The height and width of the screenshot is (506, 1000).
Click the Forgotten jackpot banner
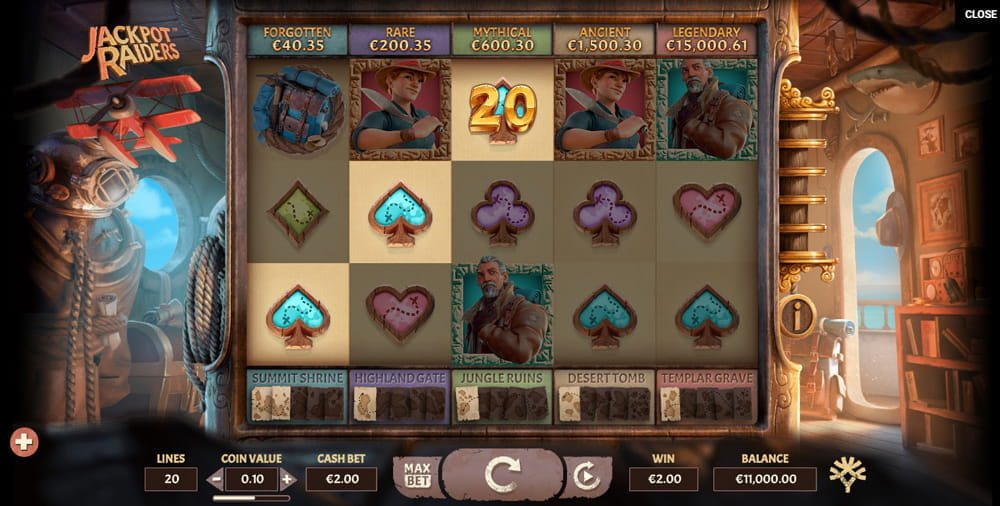point(297,39)
